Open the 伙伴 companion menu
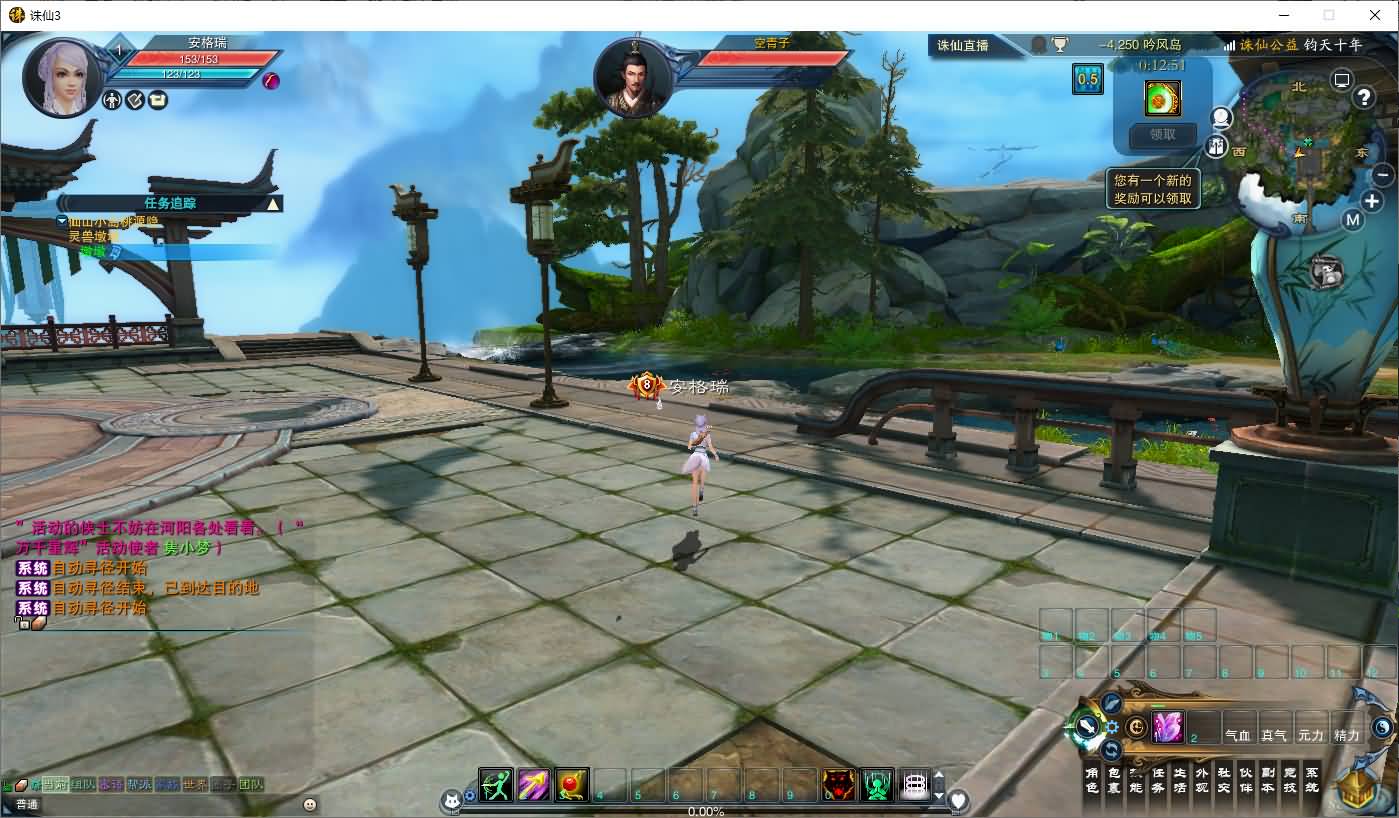The width and height of the screenshot is (1399, 818). (x=1246, y=780)
